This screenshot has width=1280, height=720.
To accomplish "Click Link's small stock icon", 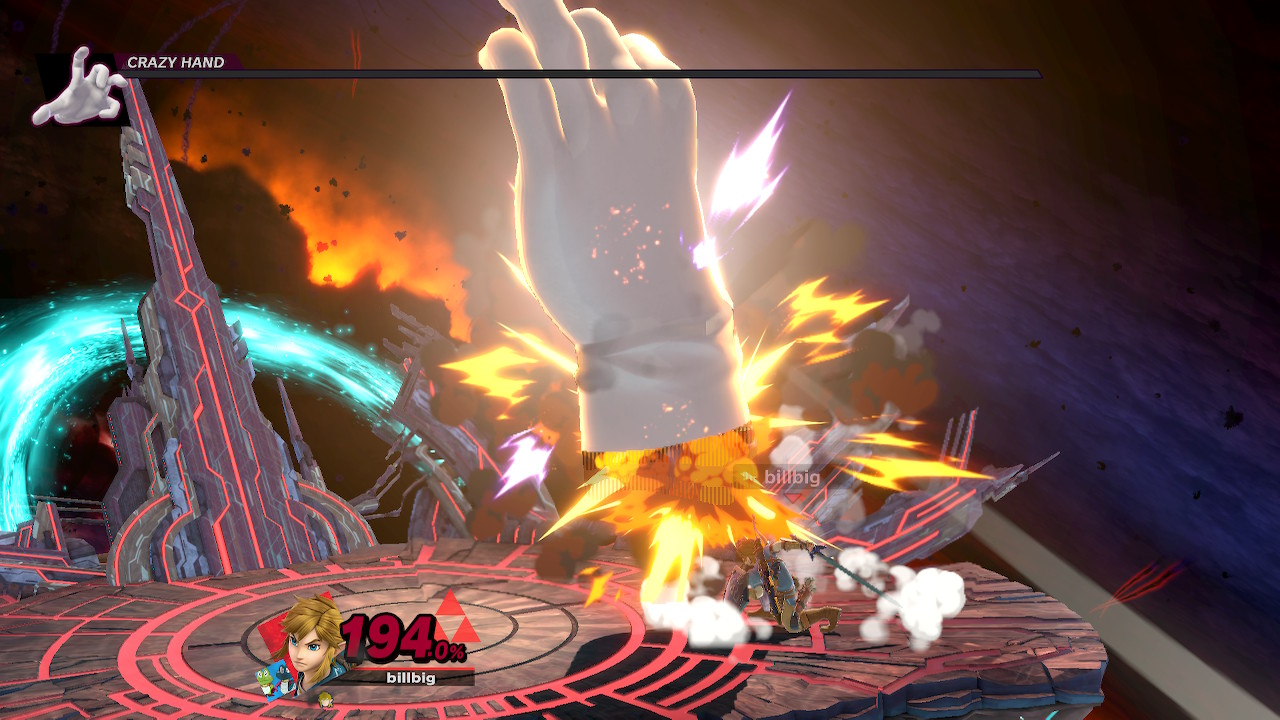I will tap(324, 698).
